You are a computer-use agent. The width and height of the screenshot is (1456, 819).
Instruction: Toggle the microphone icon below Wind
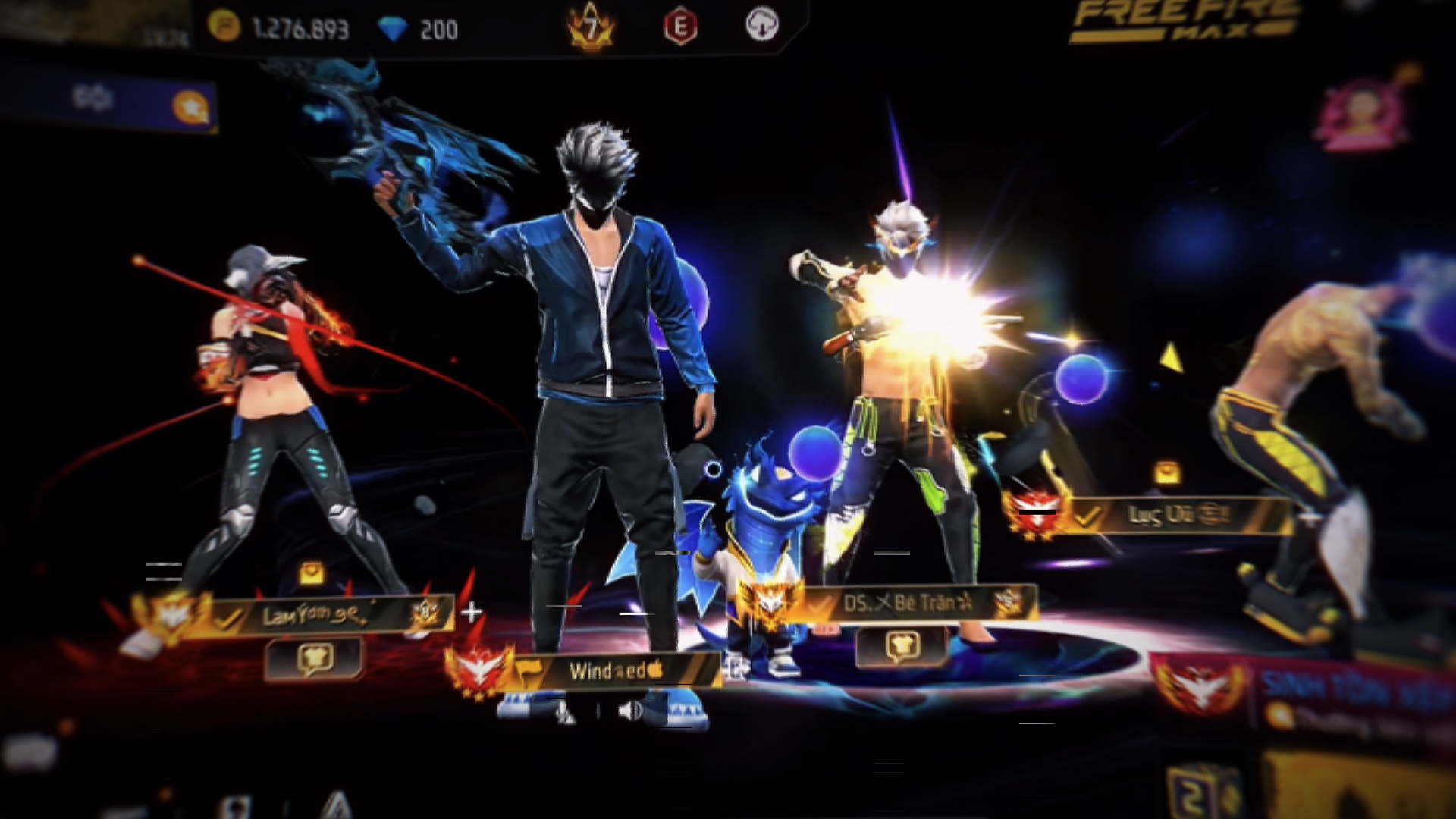pos(565,711)
